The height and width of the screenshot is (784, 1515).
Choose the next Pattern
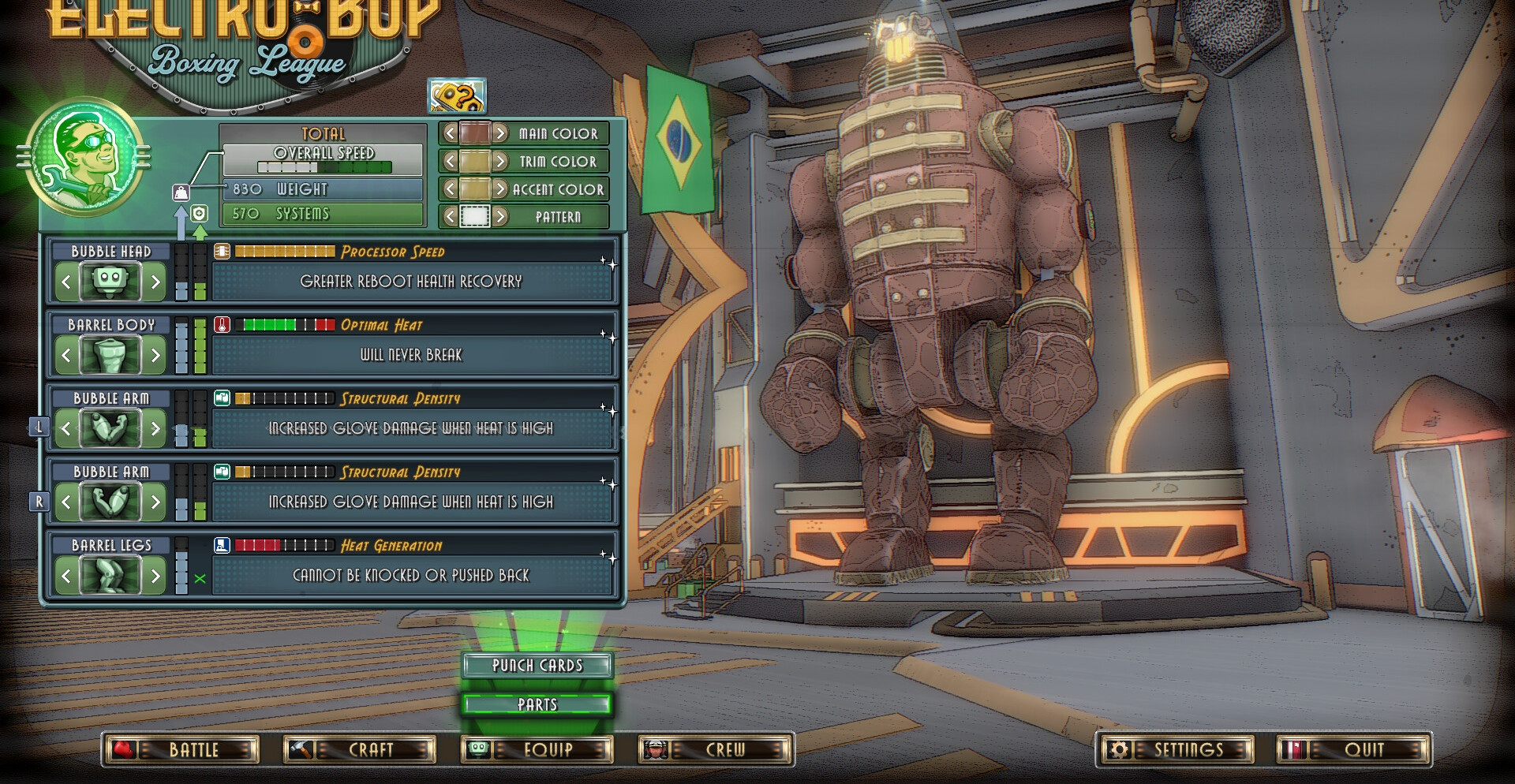coord(500,216)
